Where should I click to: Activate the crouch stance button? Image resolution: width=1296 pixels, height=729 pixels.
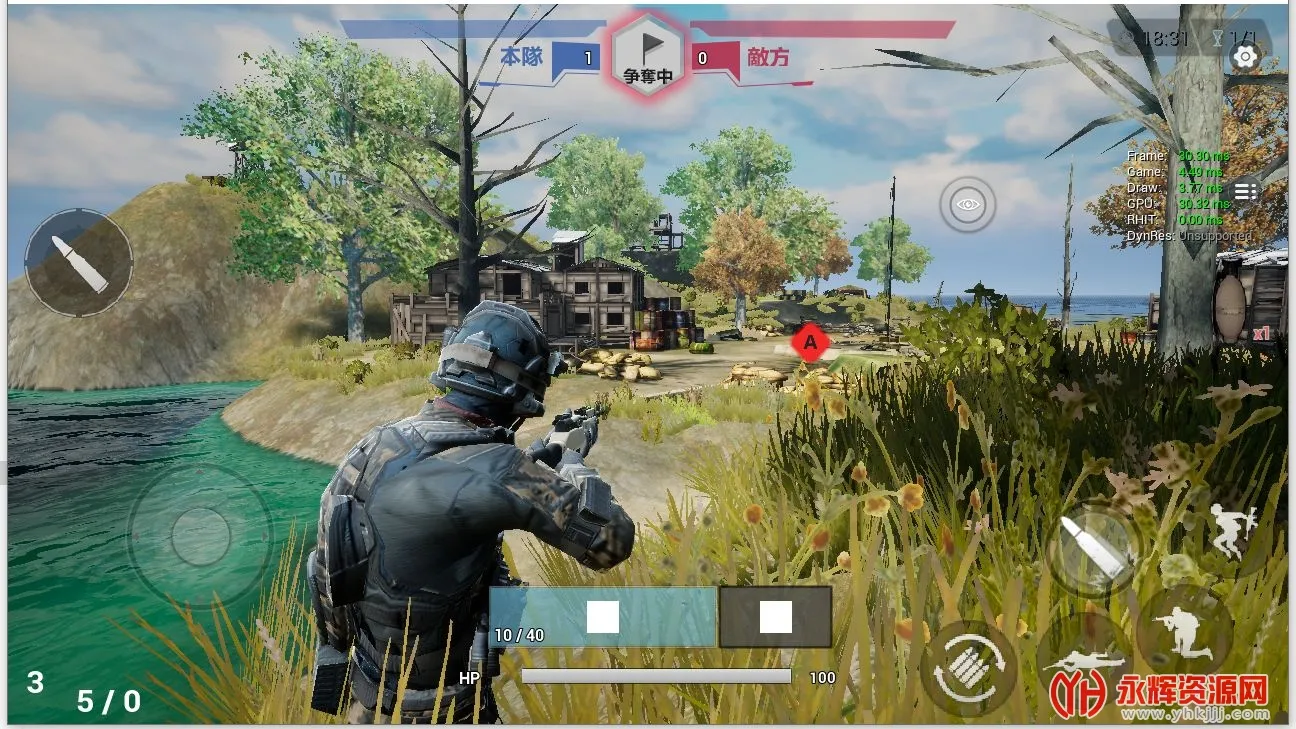(1183, 630)
